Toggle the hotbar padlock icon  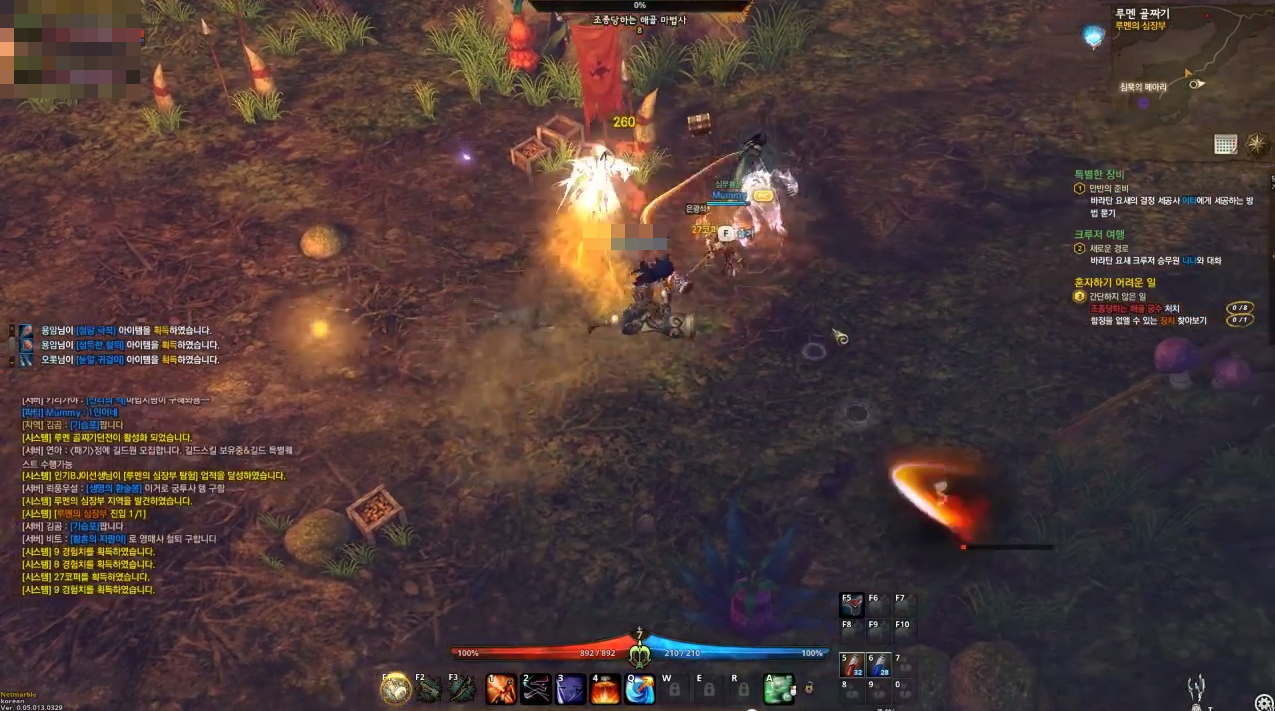(808, 689)
